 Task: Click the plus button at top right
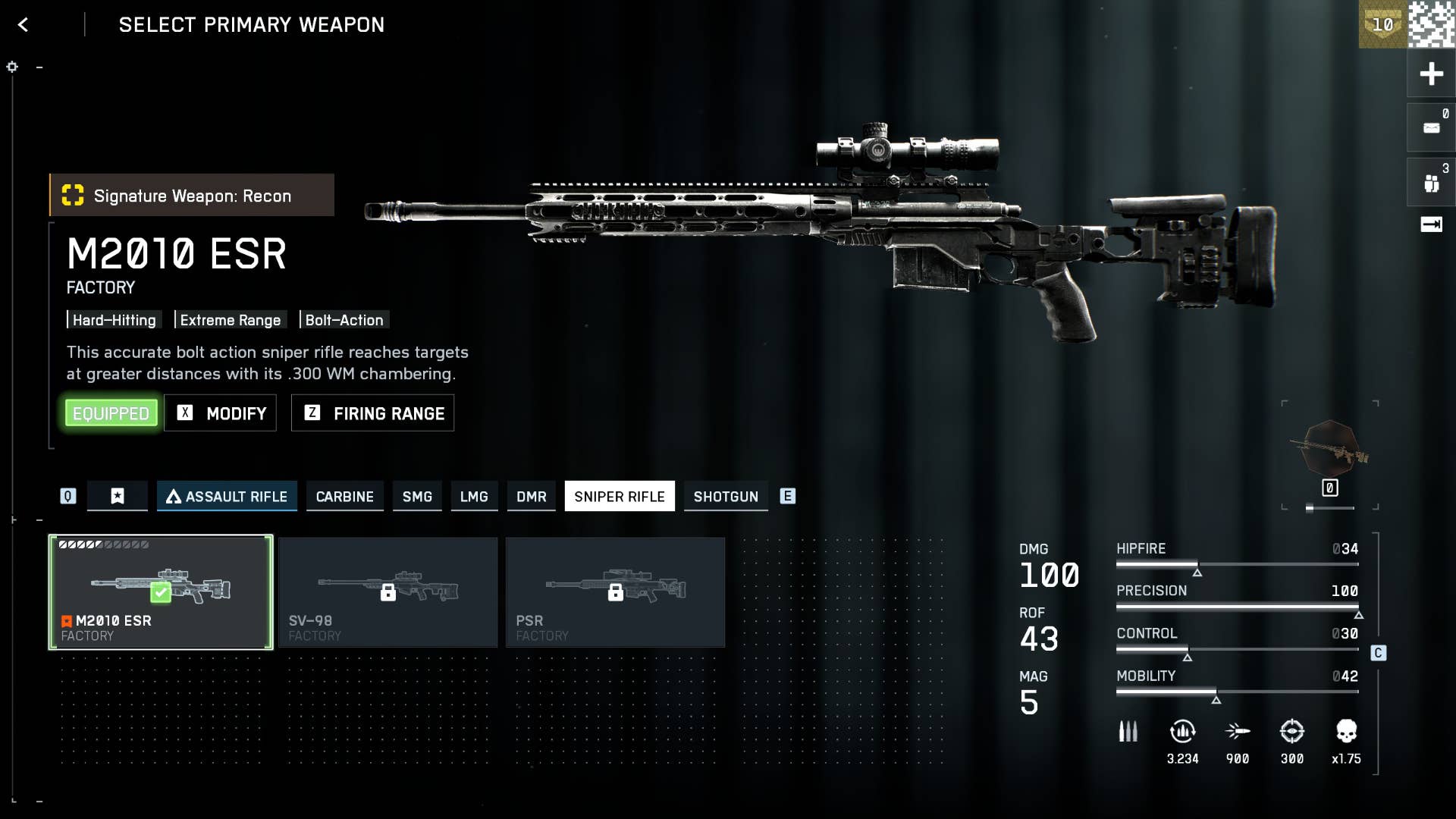coord(1431,74)
